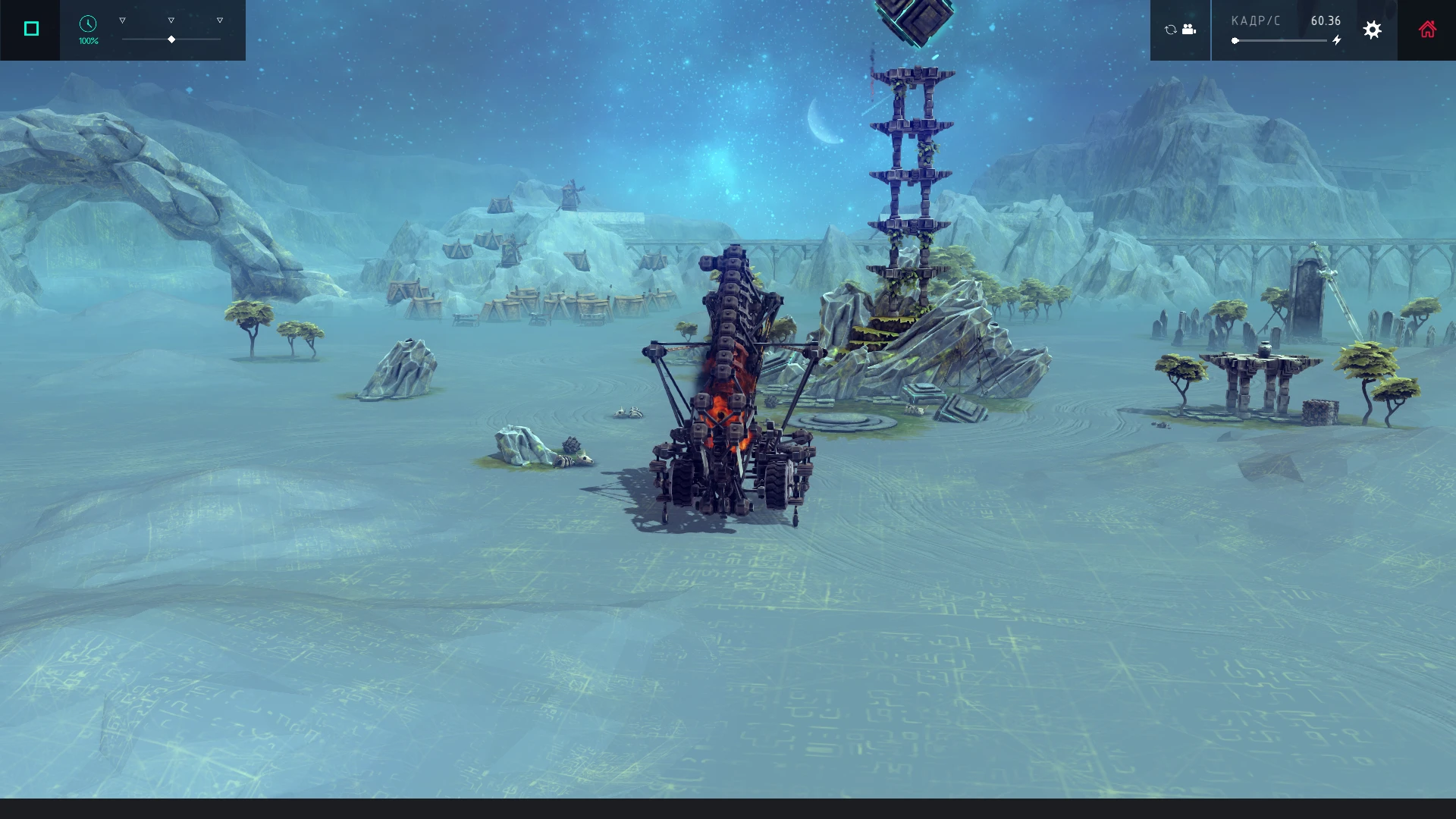Stop the simulation with the teal square button
The height and width of the screenshot is (819, 1456).
click(30, 29)
